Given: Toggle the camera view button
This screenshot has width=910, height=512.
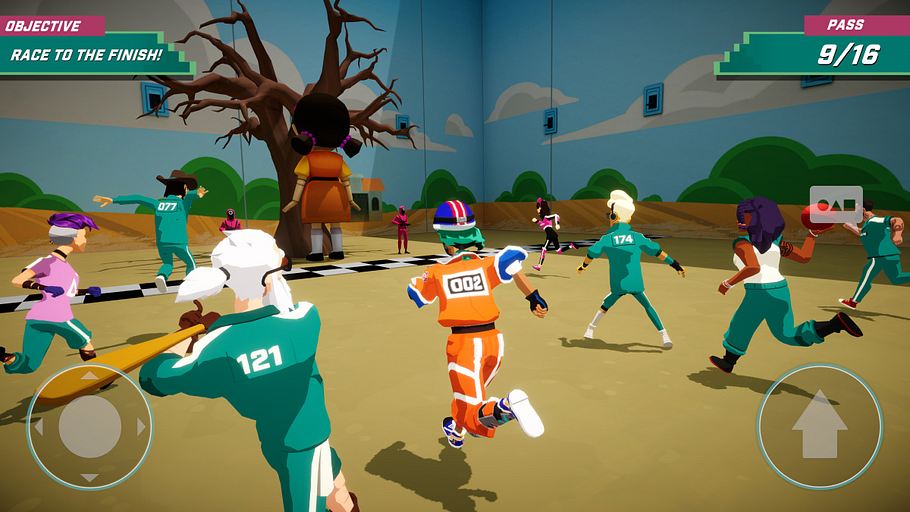Looking at the screenshot, I should tap(835, 205).
